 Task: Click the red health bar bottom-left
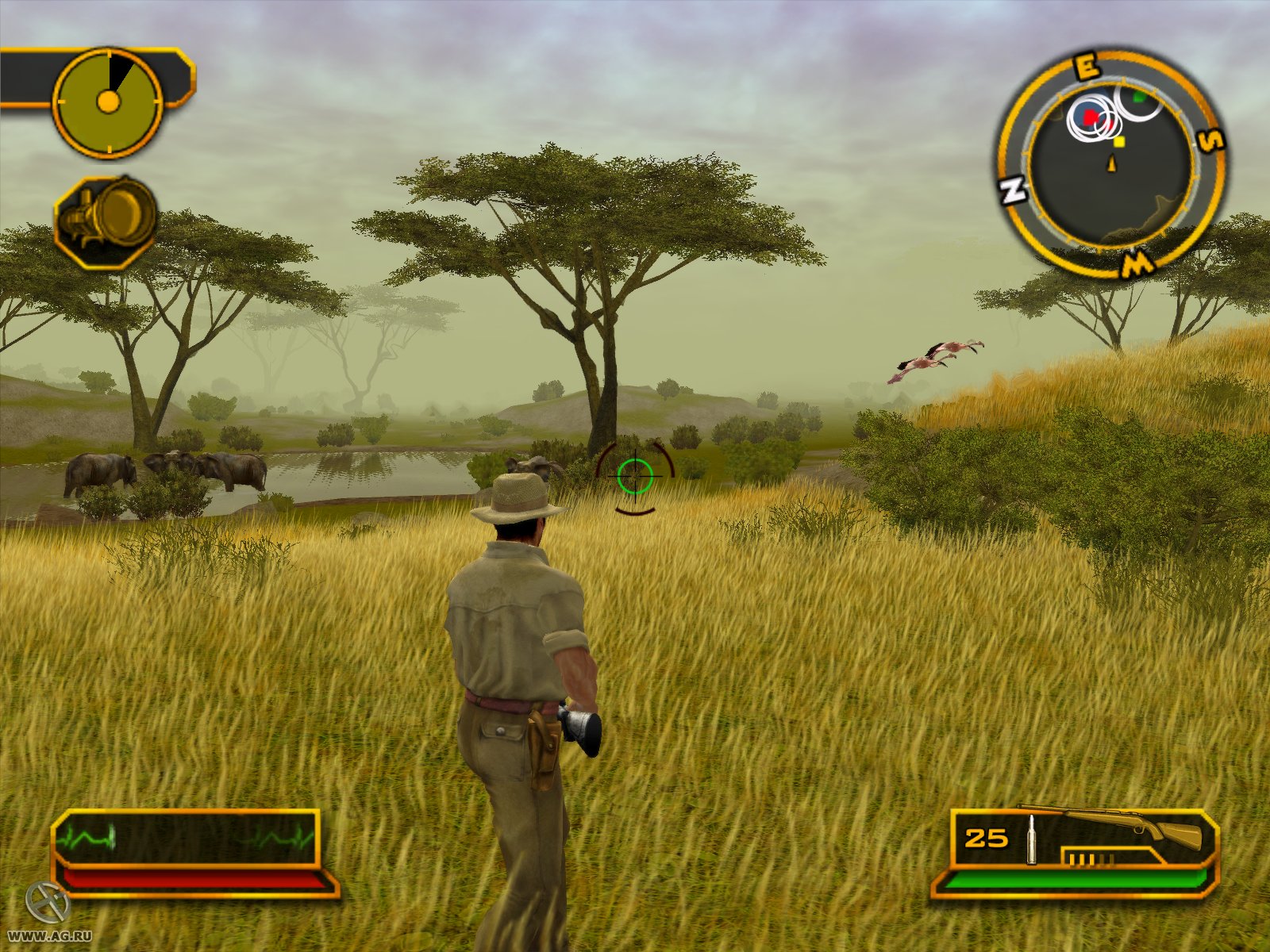coord(190,877)
